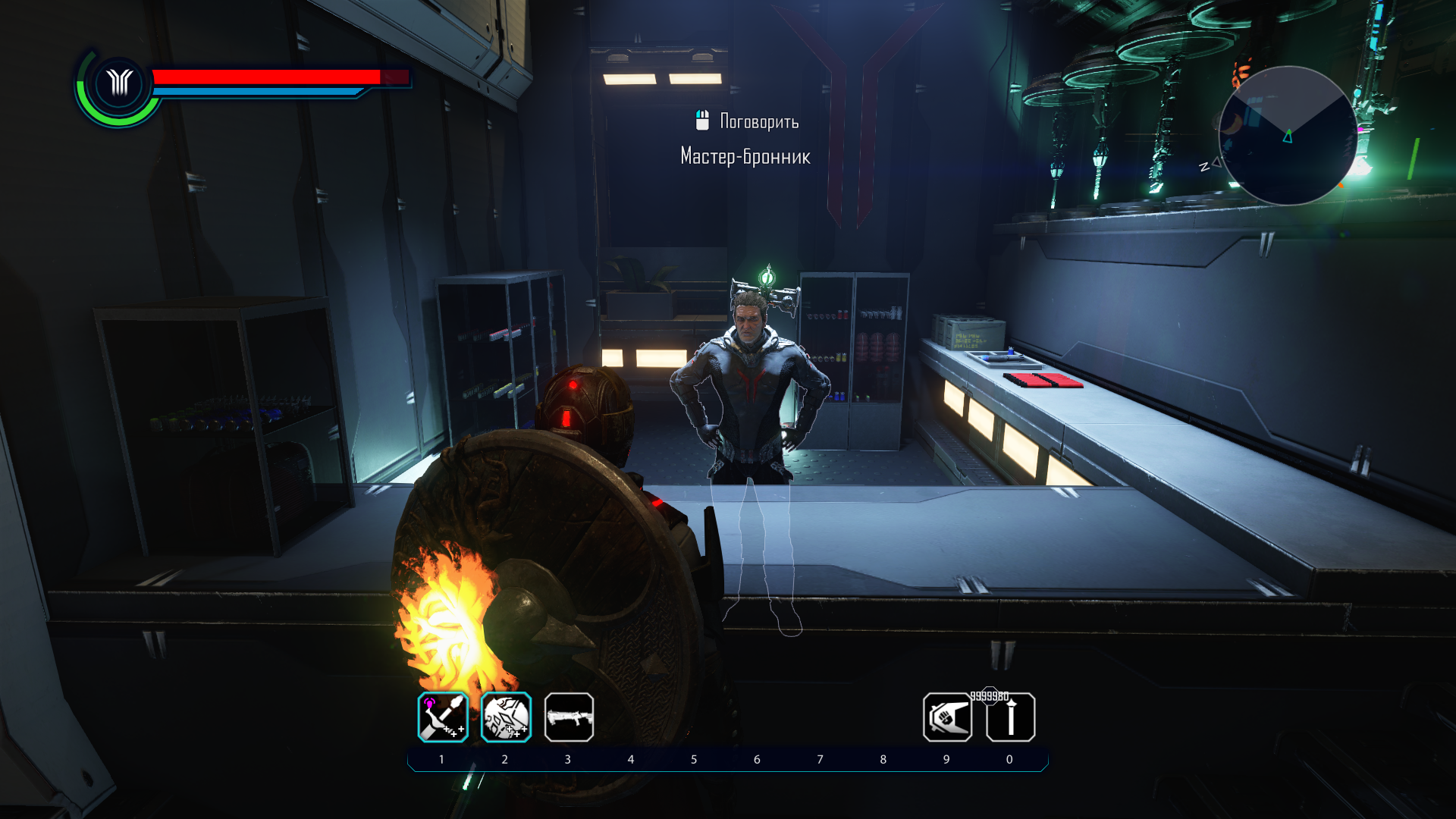Viewport: 1456px width, 819px height.
Task: Click the circular minimap
Action: [x=1288, y=136]
